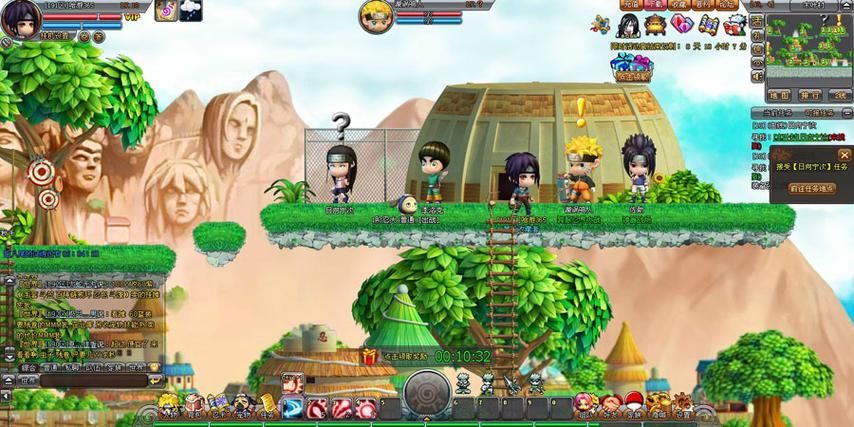The height and width of the screenshot is (427, 854).
Task: Toggle the sound speaker button by minimap
Action: [x=757, y=75]
